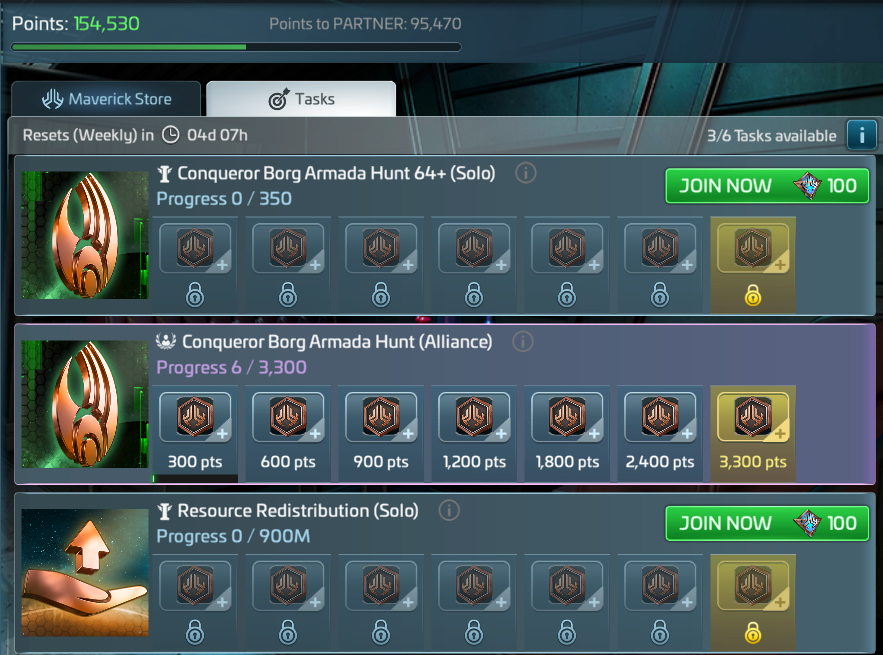Image resolution: width=883 pixels, height=655 pixels.
Task: Show info for Borg Armada Hunt 64+ (Solo)
Action: coord(525,173)
